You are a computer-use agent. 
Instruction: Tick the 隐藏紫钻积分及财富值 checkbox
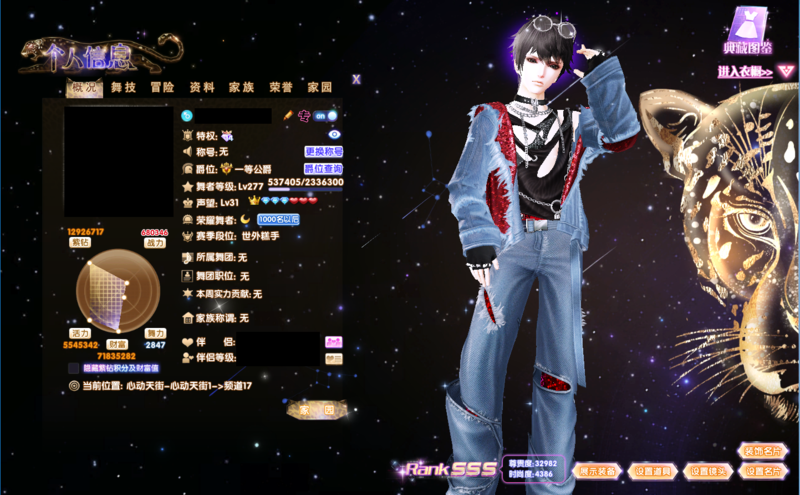(73, 368)
